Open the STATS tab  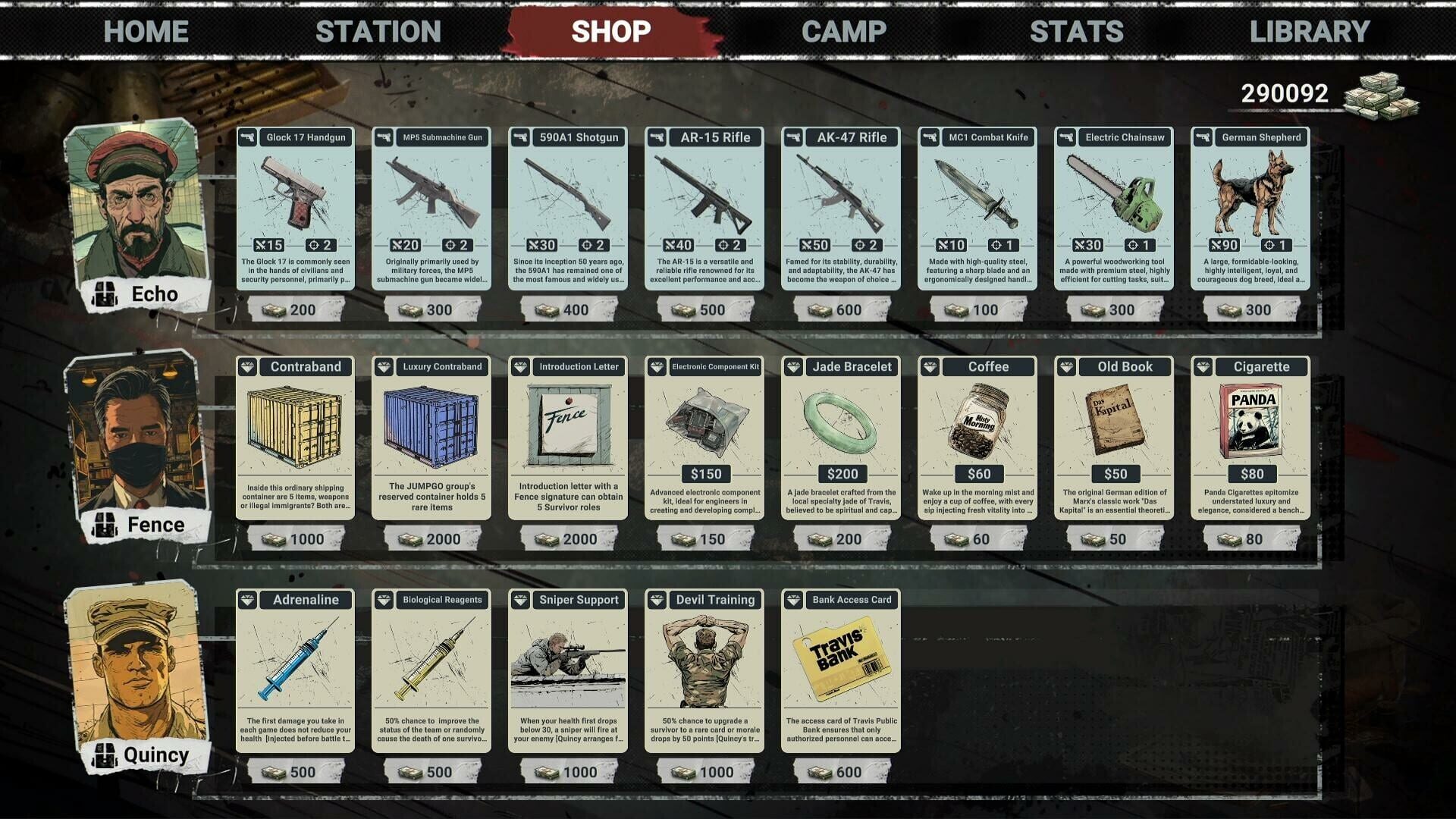1075,31
